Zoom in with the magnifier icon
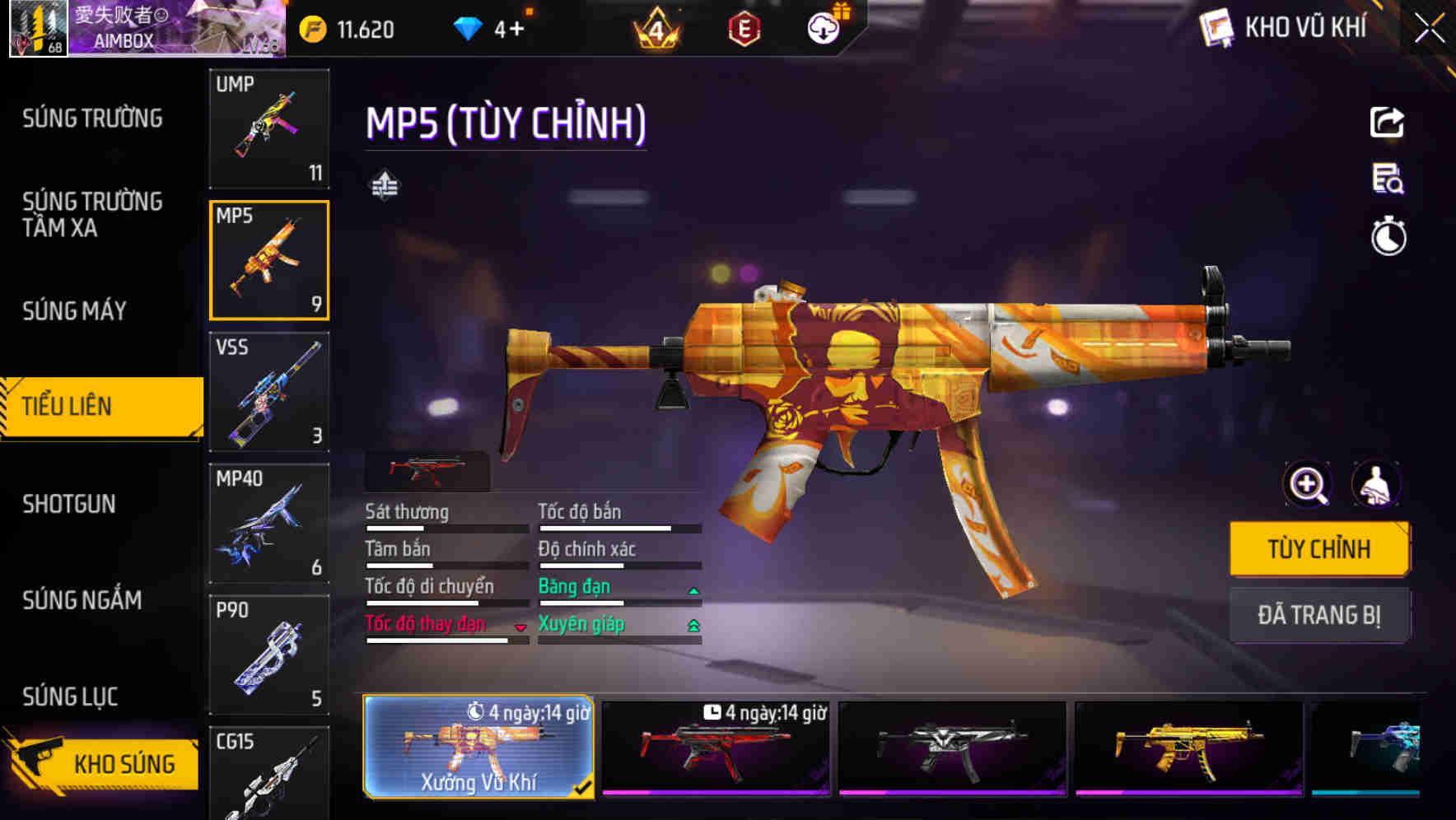The height and width of the screenshot is (820, 1456). pyautogui.click(x=1308, y=485)
